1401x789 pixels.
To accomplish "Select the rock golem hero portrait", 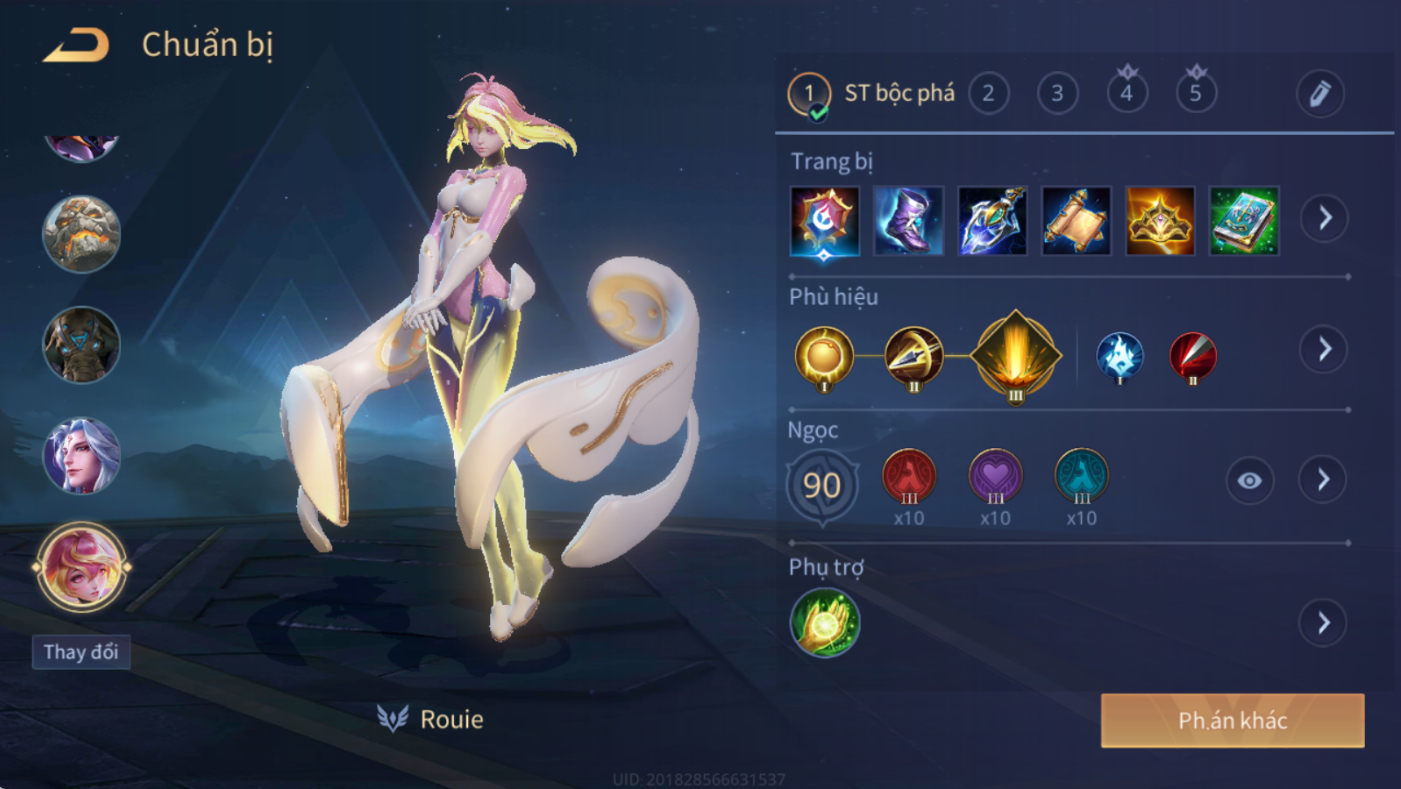I will (81, 235).
